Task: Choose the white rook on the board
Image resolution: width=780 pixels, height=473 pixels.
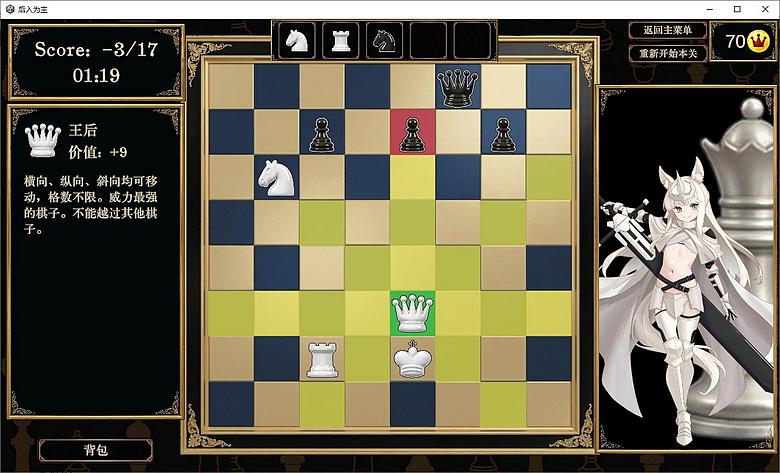Action: (x=321, y=359)
